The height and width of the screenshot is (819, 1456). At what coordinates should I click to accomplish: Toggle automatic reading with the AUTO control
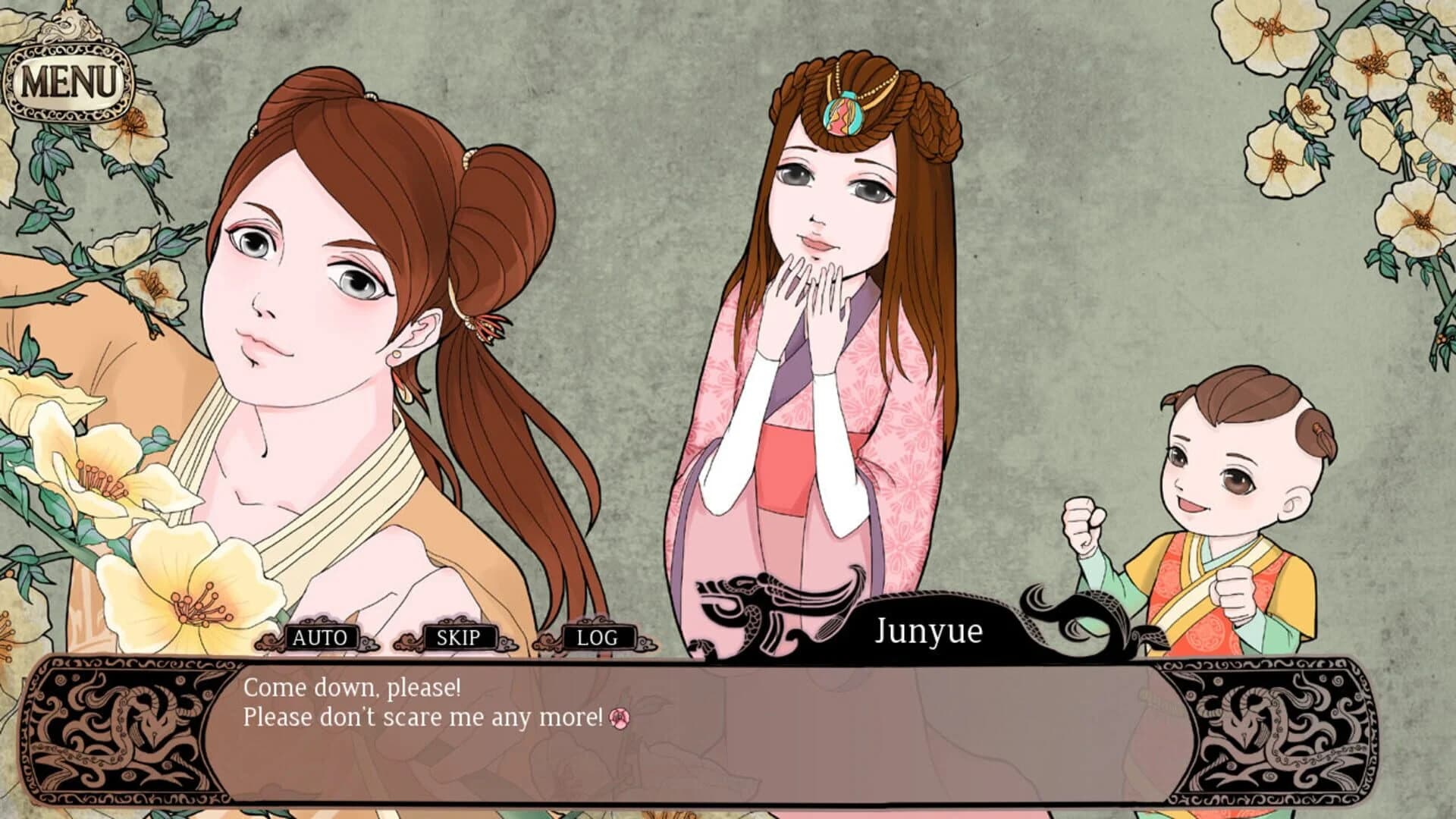[x=322, y=637]
